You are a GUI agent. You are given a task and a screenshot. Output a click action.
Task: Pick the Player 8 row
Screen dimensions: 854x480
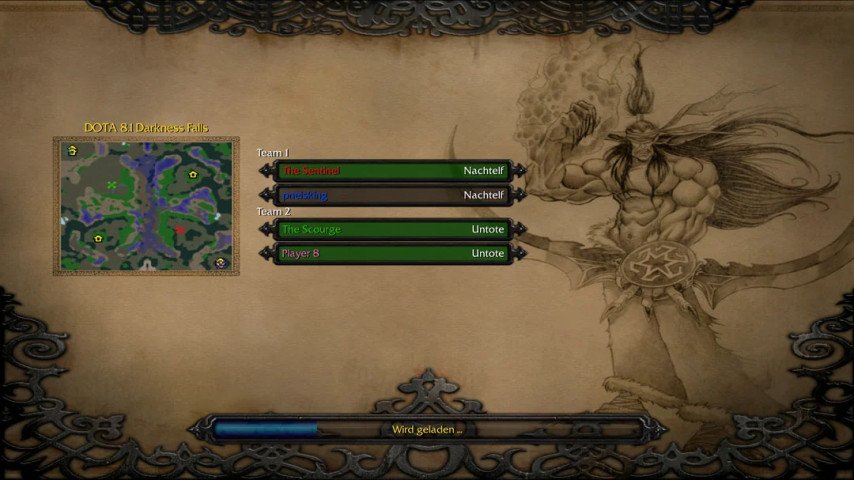coord(392,254)
